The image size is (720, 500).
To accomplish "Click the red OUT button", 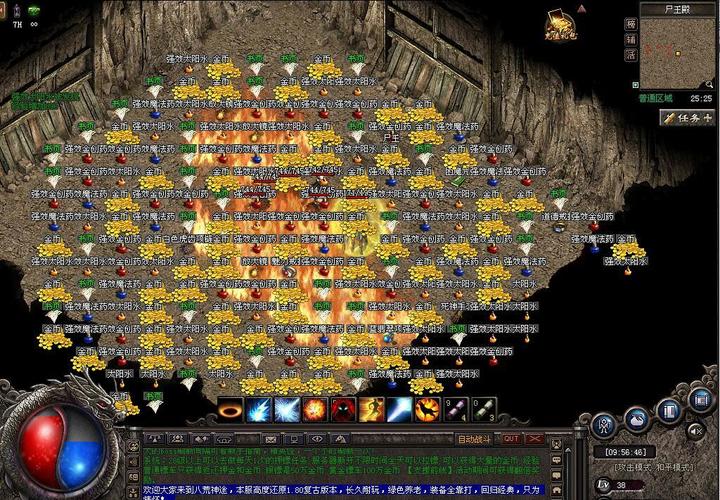I will coord(511,439).
